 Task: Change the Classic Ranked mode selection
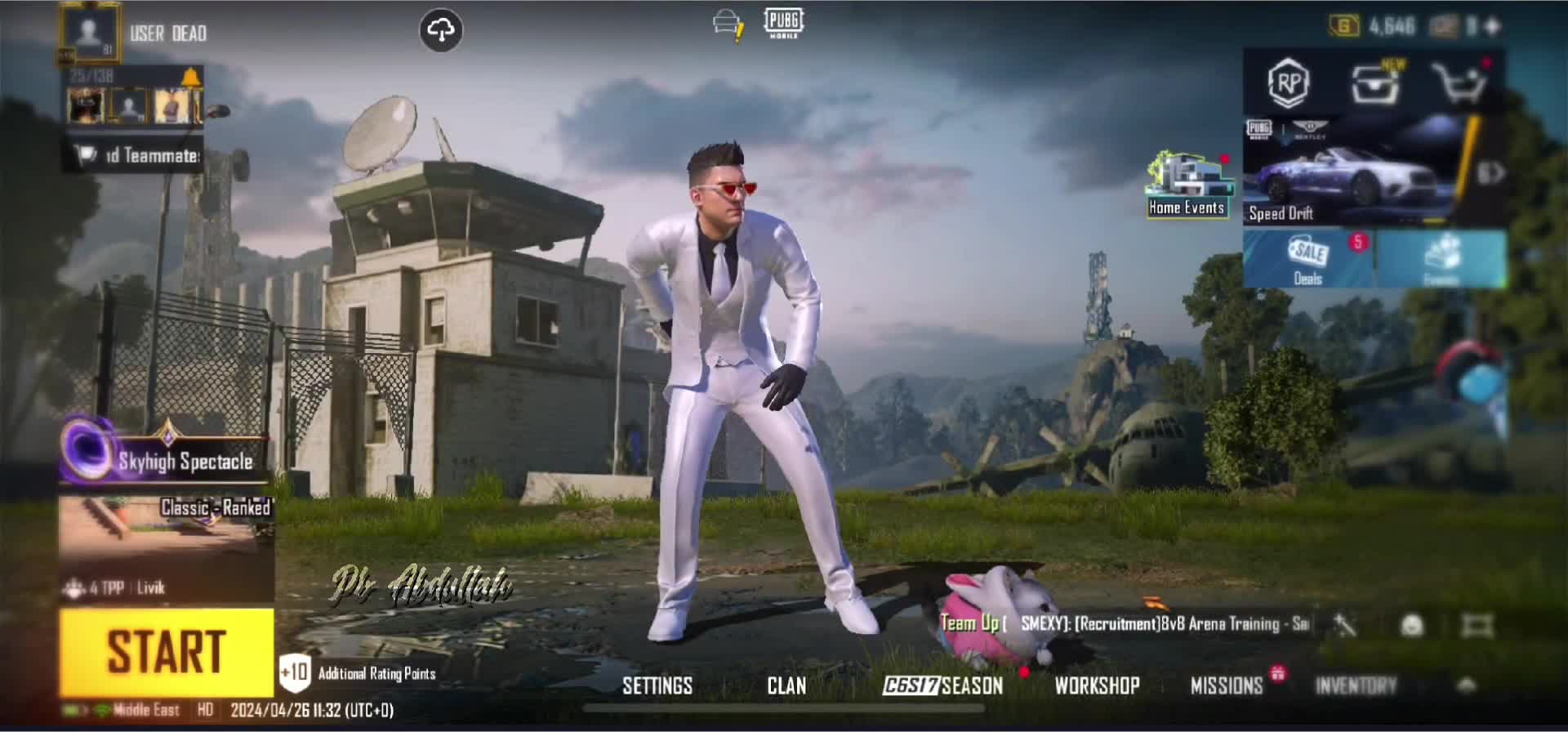[167, 543]
